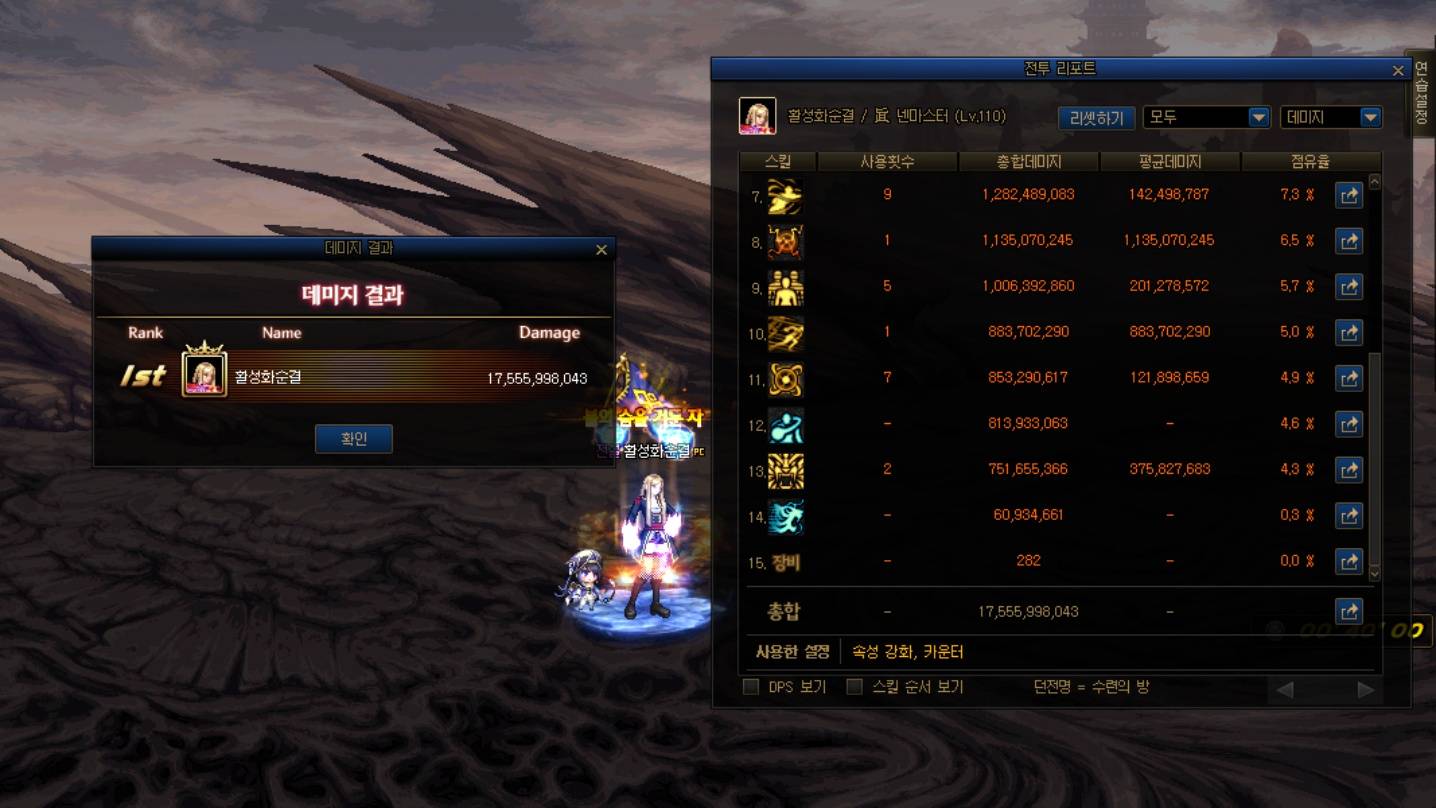
Task: Open the 모두 filter dropdown
Action: 1206,117
